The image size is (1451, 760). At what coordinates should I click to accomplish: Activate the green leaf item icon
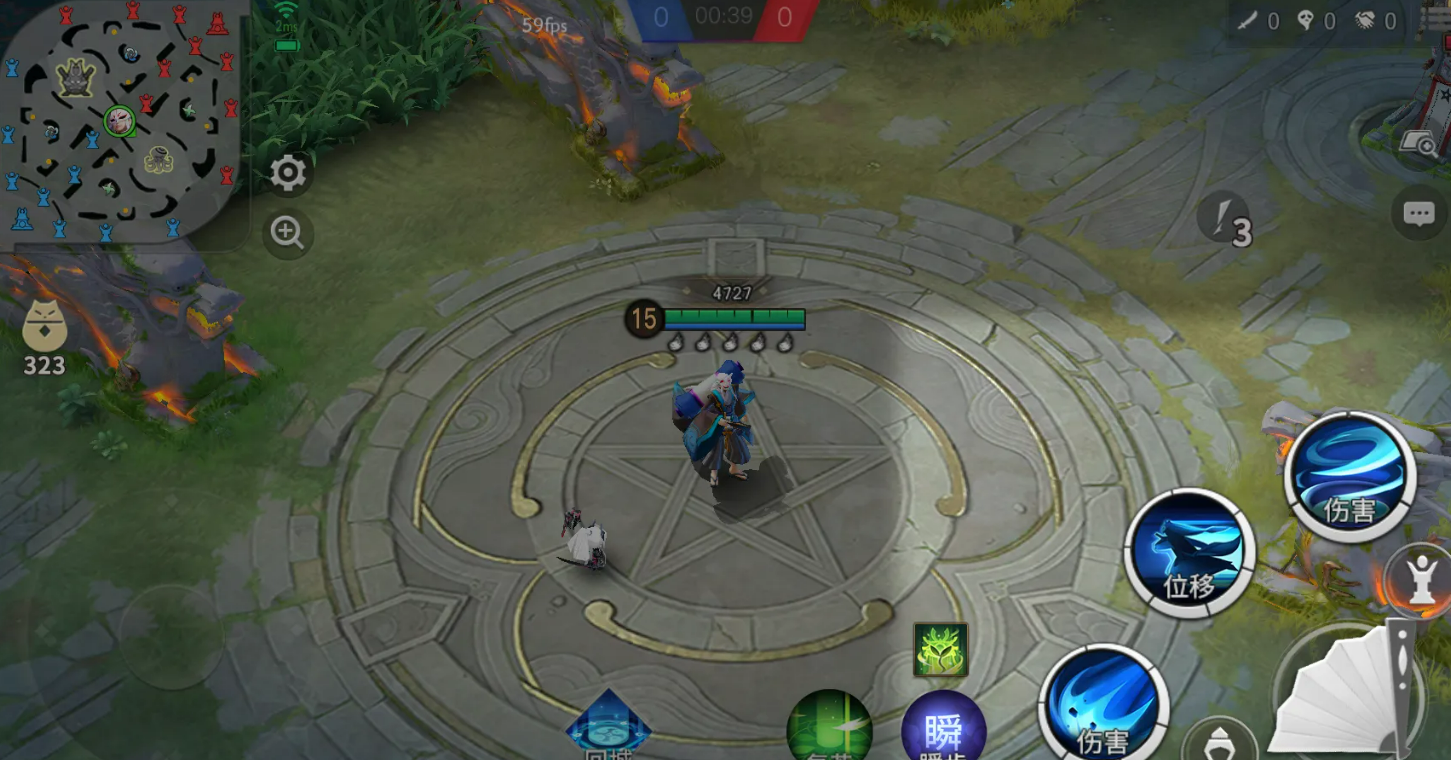940,650
